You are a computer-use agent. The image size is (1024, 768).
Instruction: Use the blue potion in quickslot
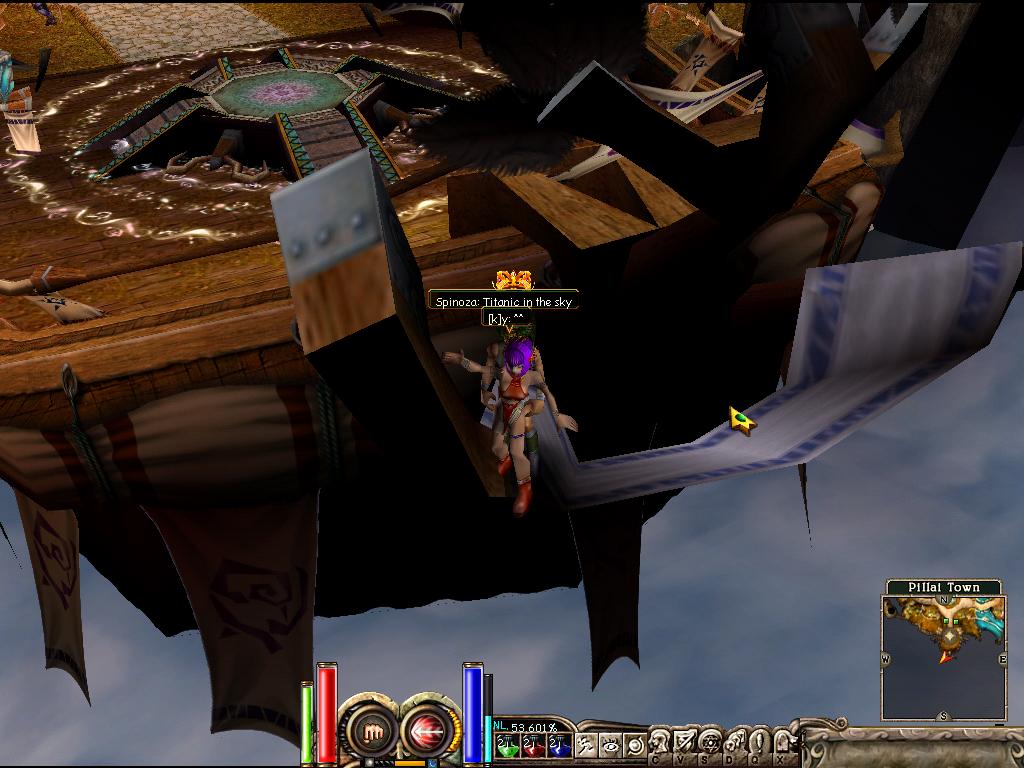coord(558,744)
